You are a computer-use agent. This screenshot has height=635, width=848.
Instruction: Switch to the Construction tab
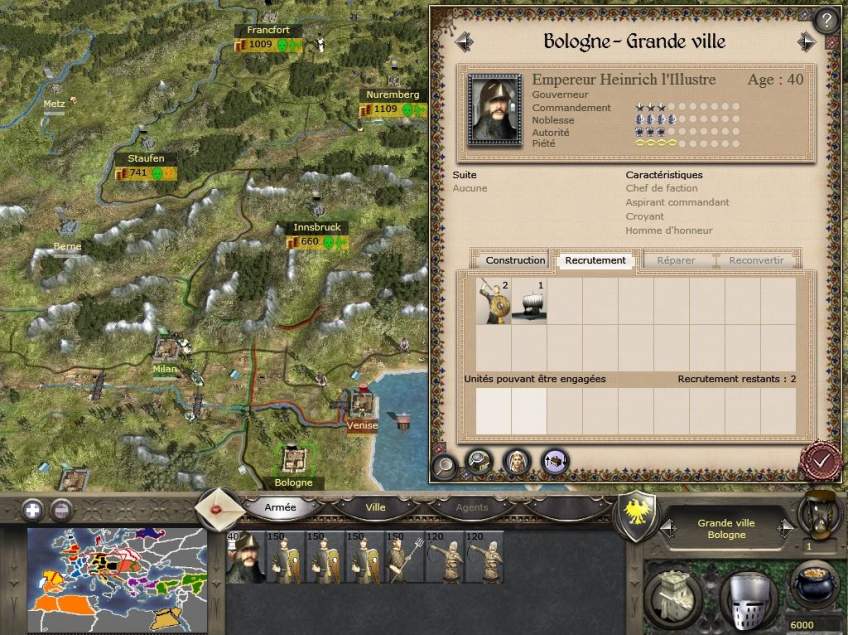515,260
